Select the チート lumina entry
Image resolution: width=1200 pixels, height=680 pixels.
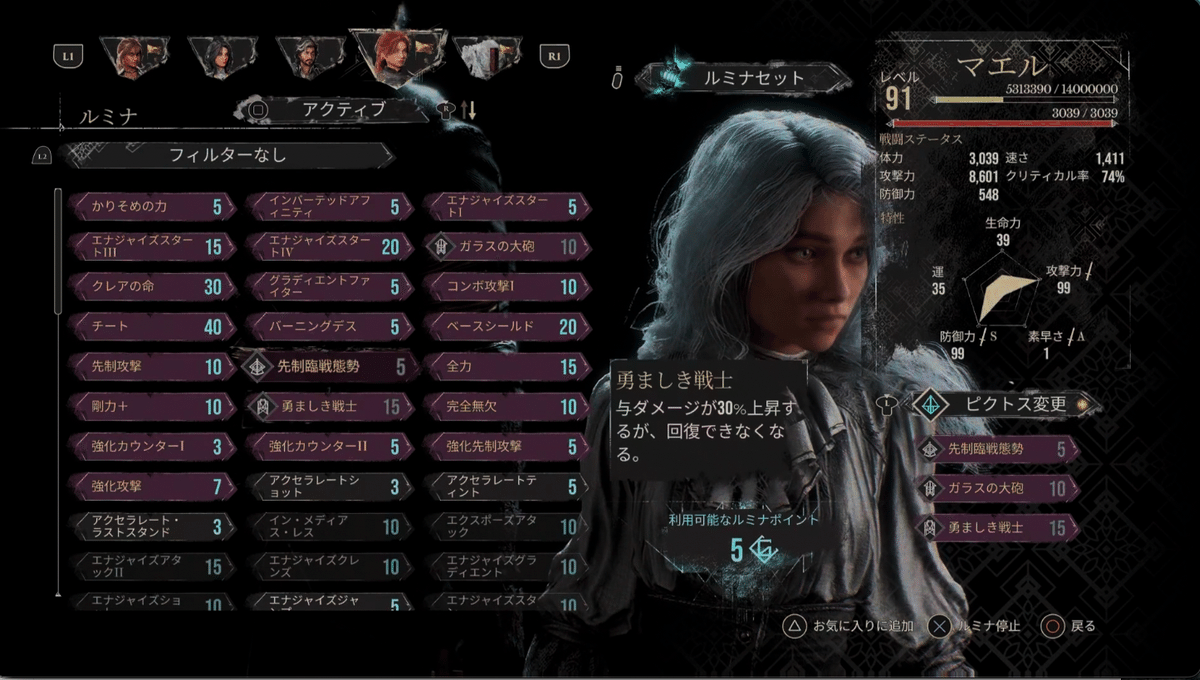(x=152, y=327)
